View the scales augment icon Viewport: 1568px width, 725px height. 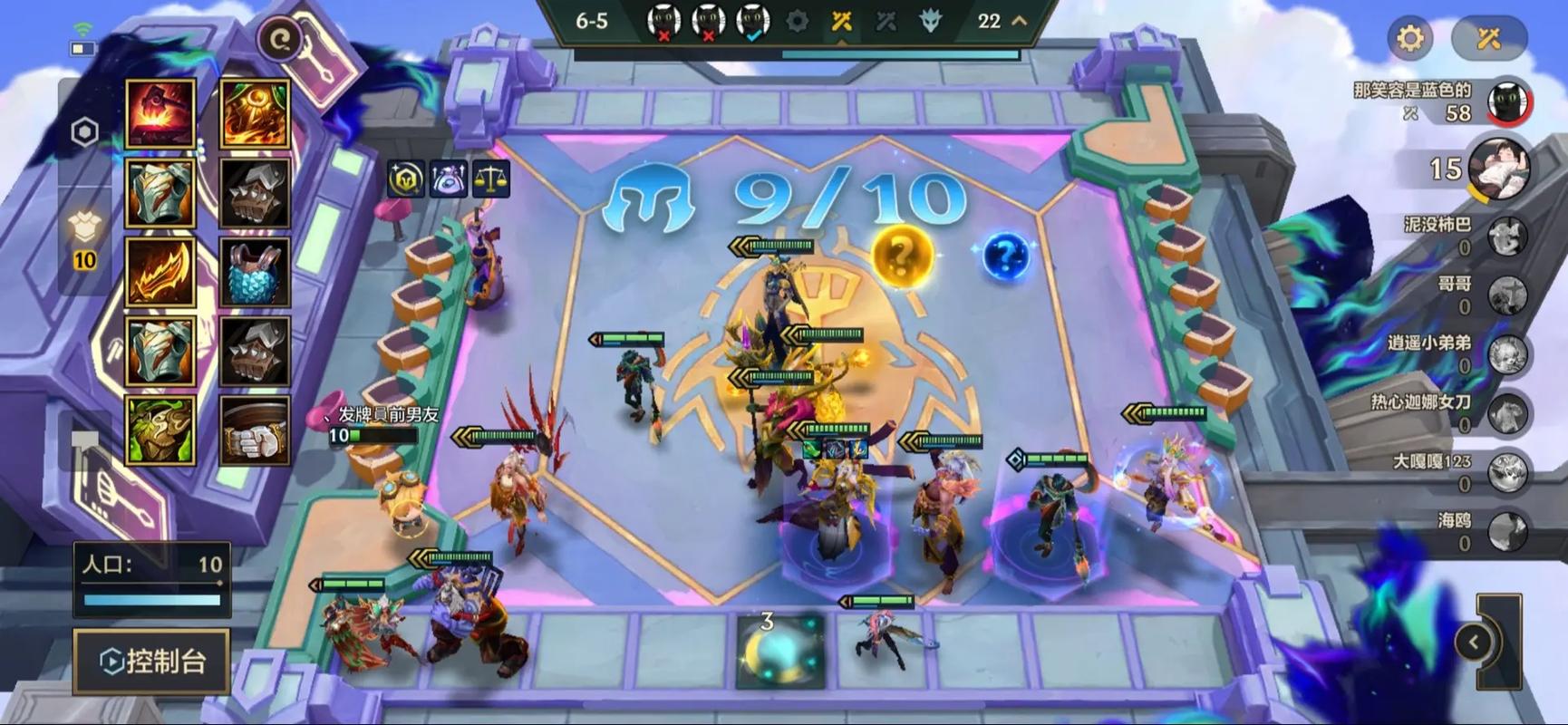pos(491,179)
